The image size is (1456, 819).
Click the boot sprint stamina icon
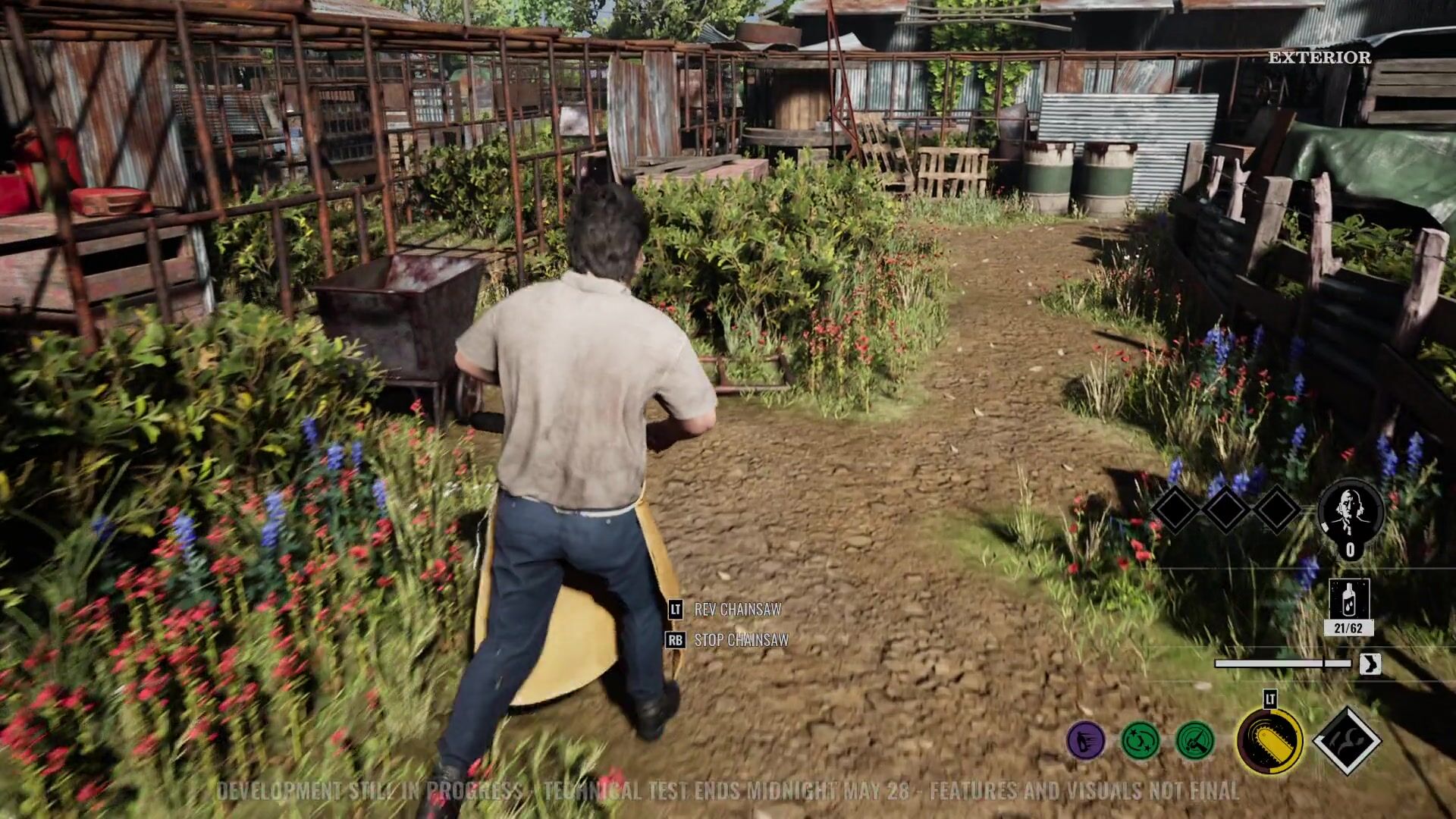(x=1370, y=664)
